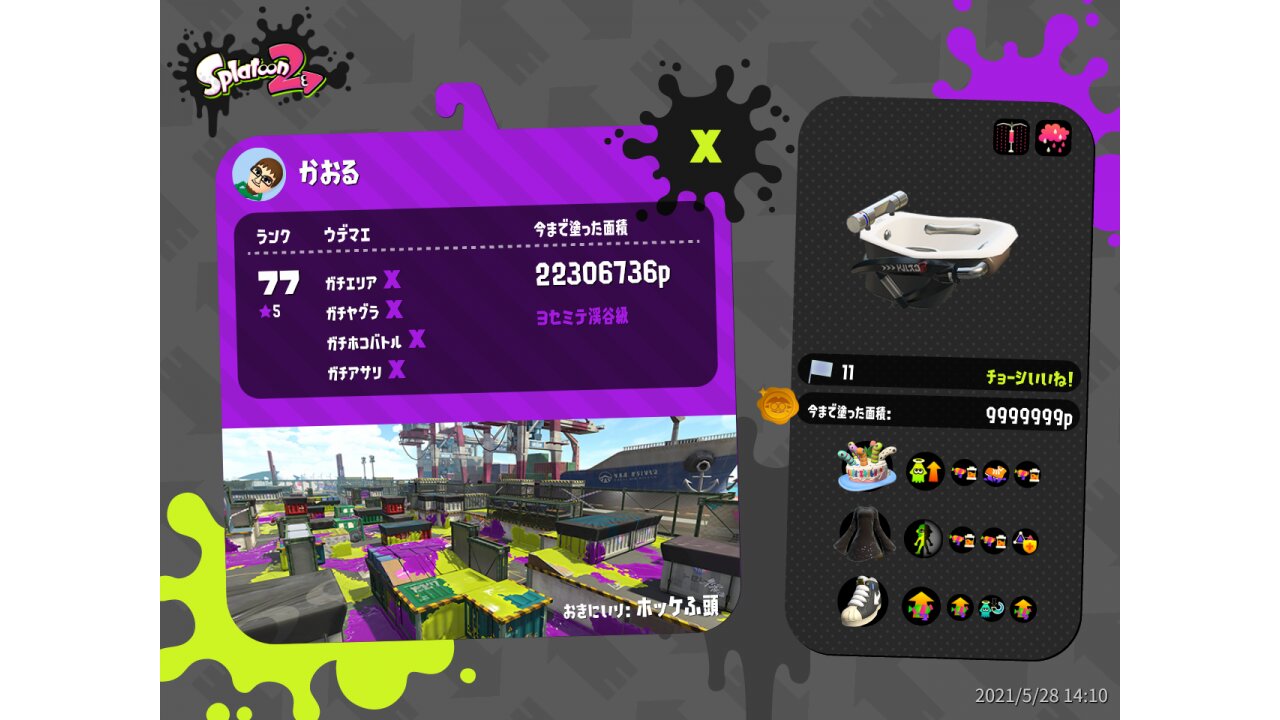Click the gold badge medal icon
This screenshot has height=720, width=1280.
(x=776, y=405)
